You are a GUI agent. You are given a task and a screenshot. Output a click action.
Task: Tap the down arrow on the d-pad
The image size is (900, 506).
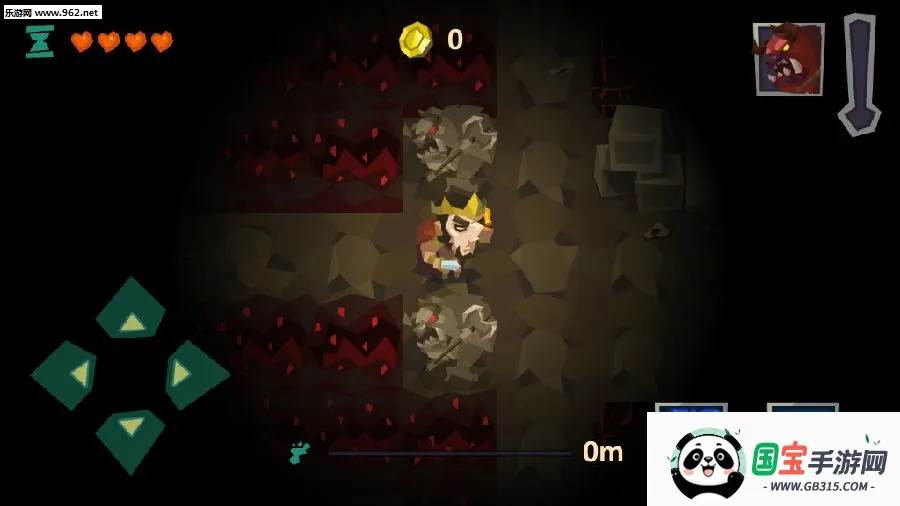[x=131, y=434]
